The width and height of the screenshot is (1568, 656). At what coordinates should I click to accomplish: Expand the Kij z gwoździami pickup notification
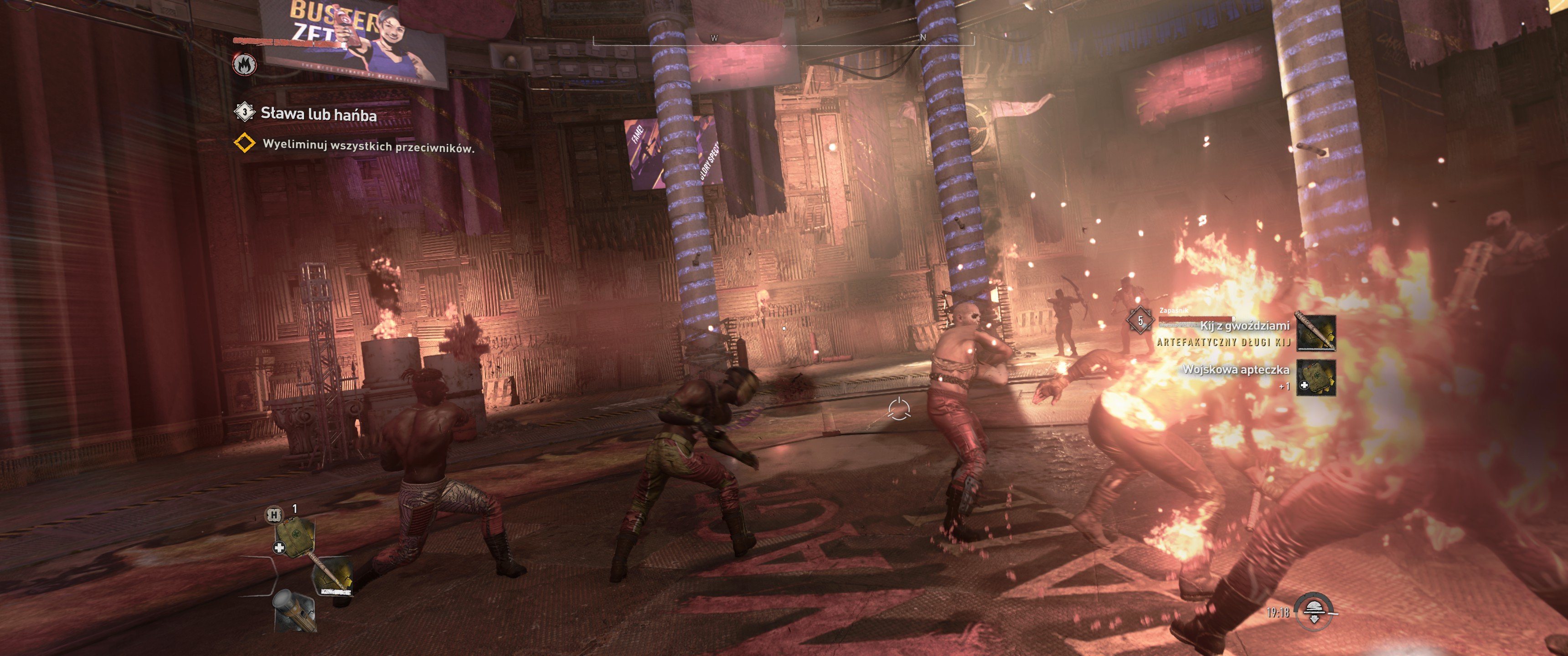tap(1247, 326)
